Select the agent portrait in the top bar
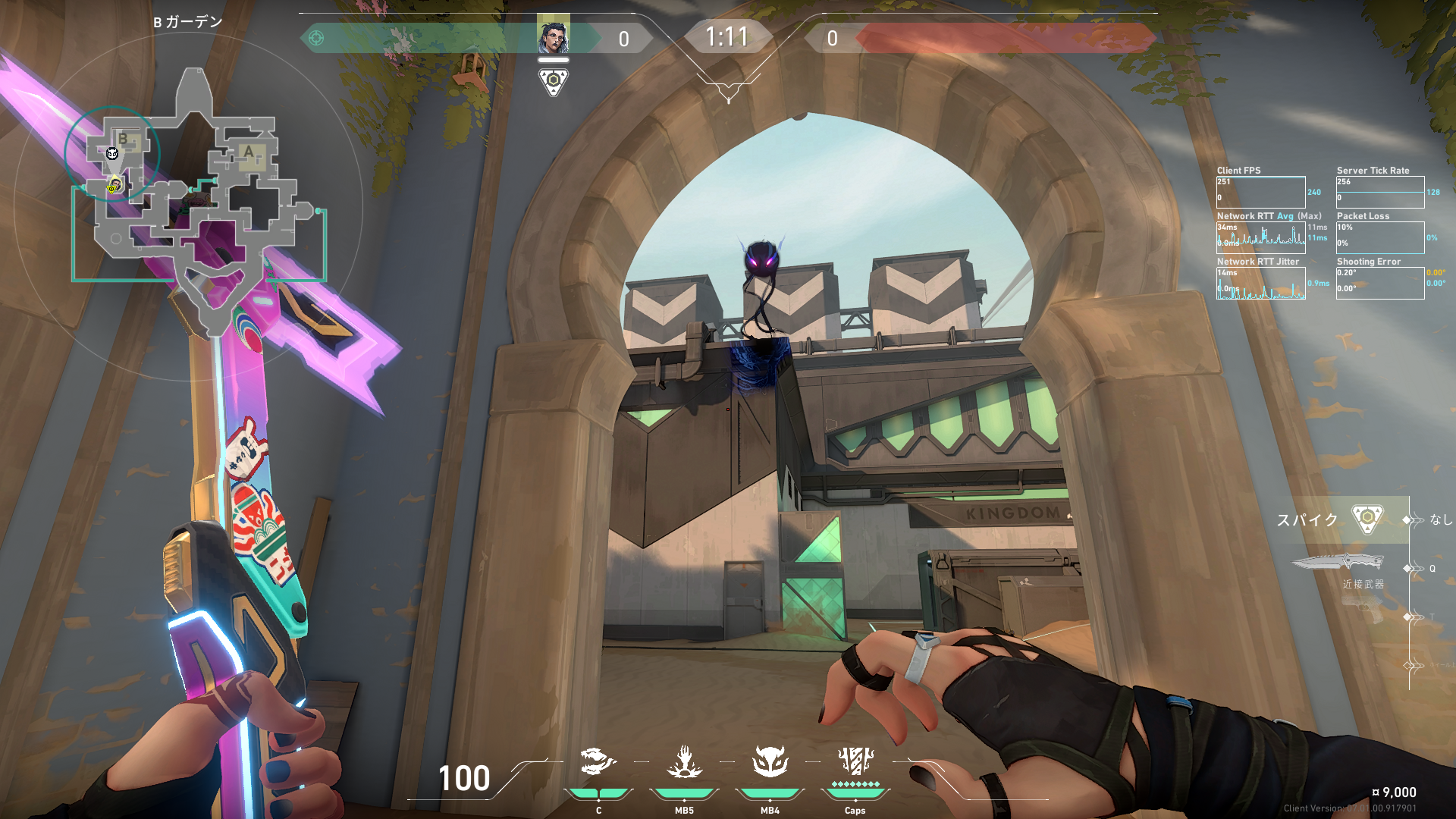Image resolution: width=1456 pixels, height=819 pixels. coord(553,36)
